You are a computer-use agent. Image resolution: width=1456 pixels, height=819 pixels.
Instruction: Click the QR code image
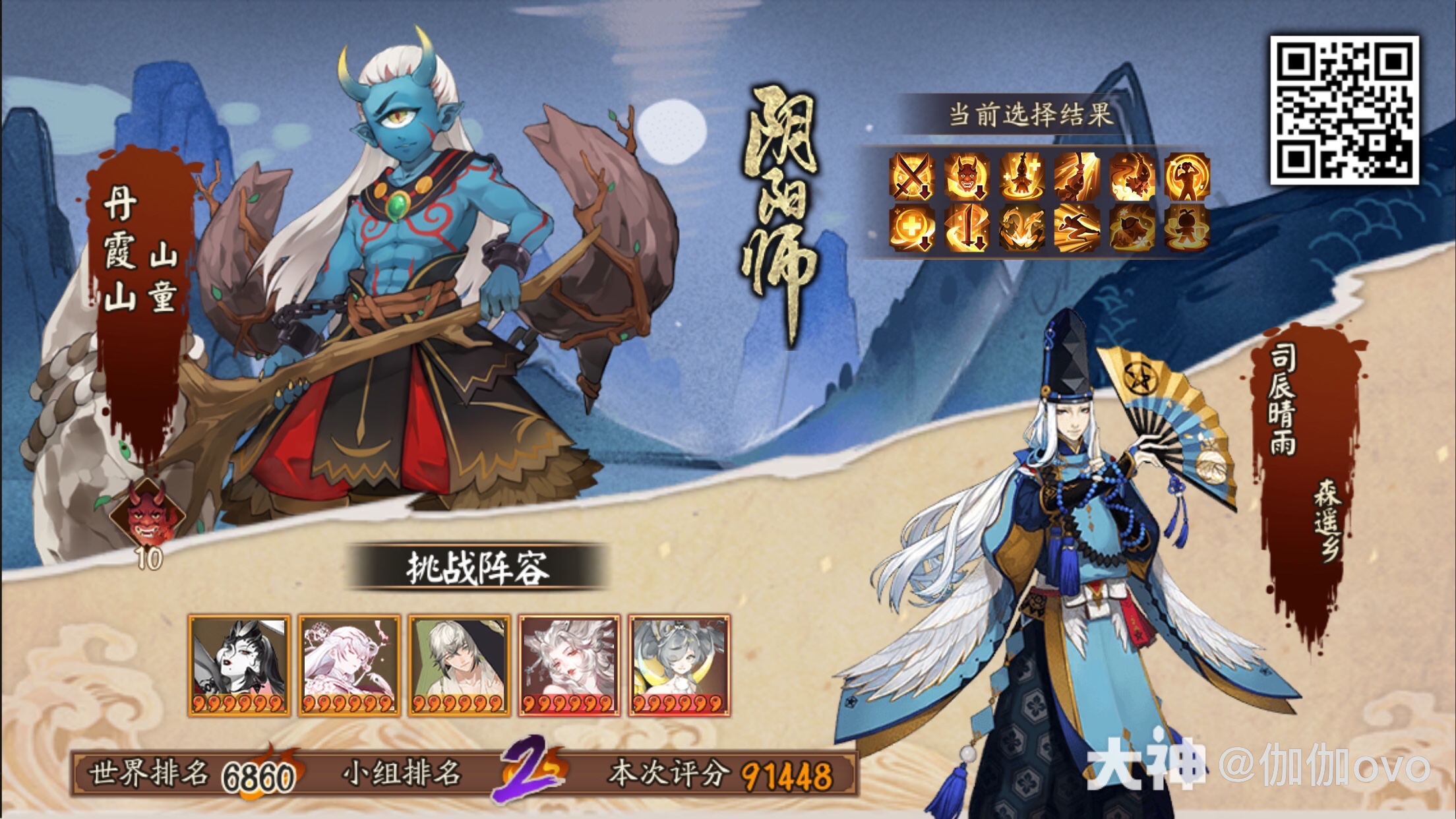(1343, 110)
